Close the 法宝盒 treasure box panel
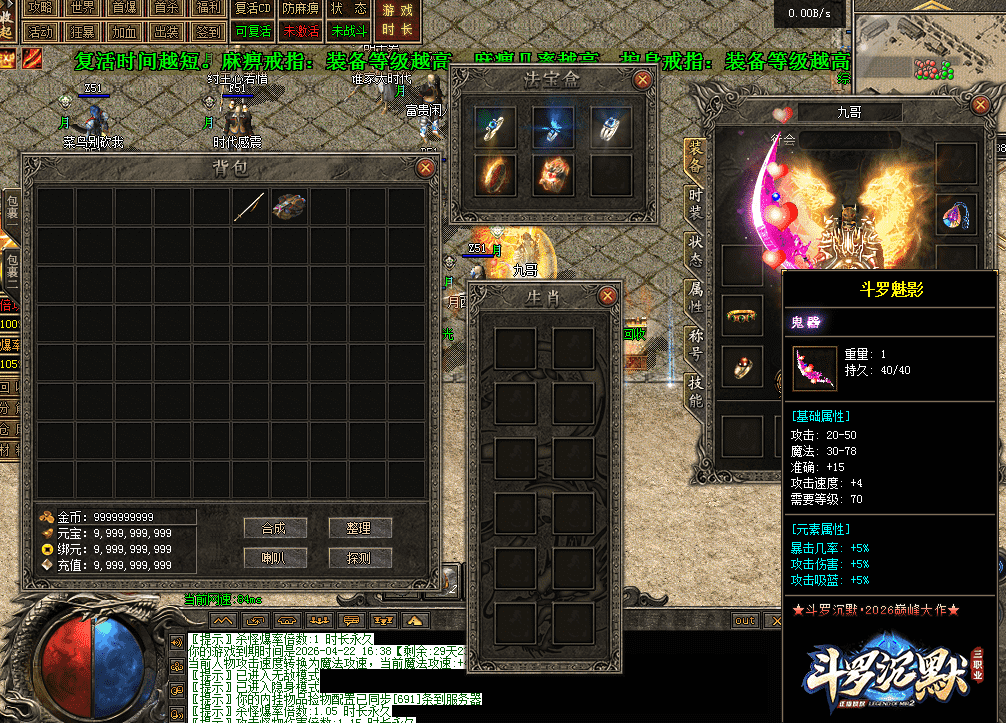1006x723 pixels. tap(646, 78)
